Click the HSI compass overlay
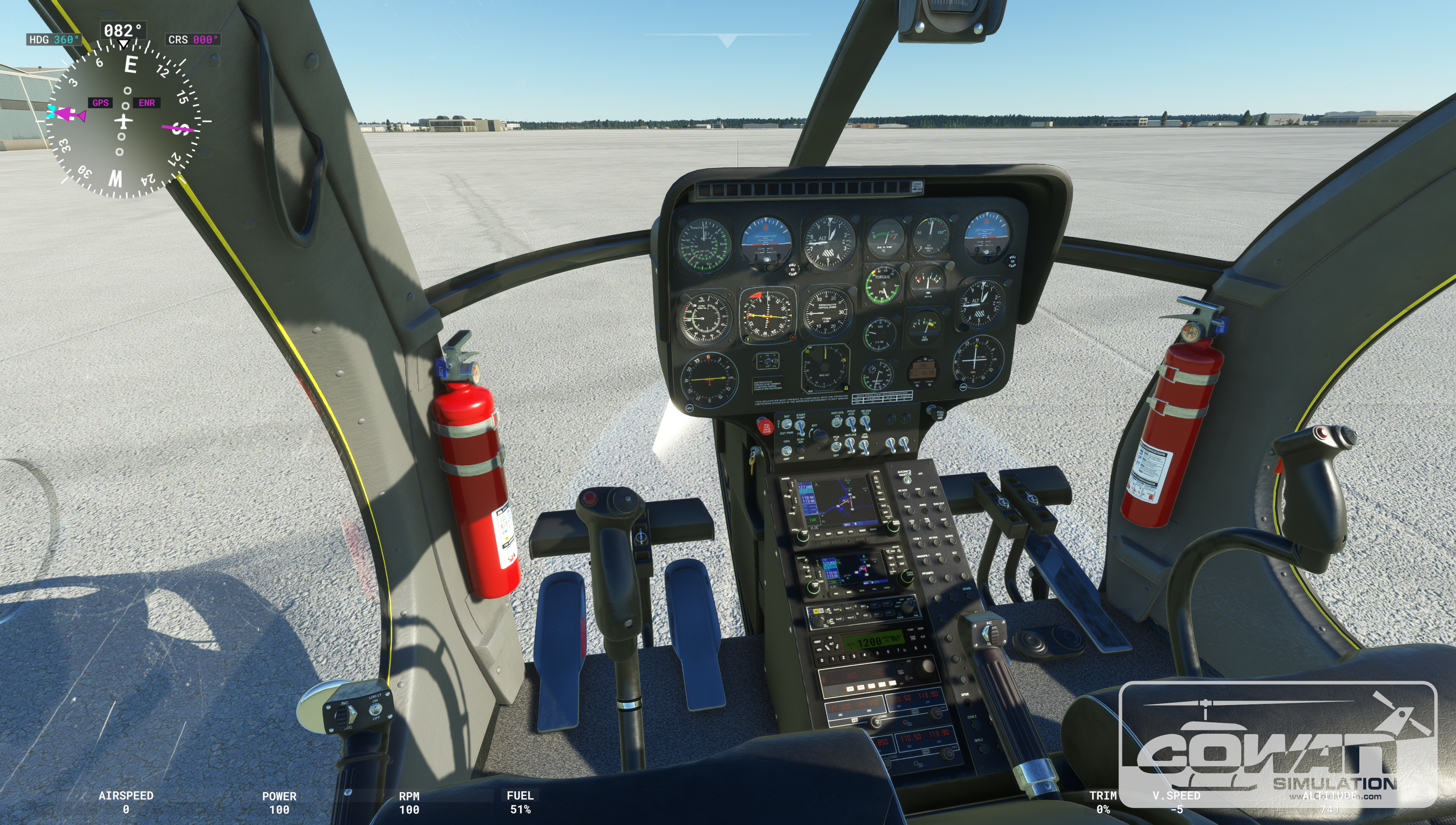1456x825 pixels. (123, 121)
